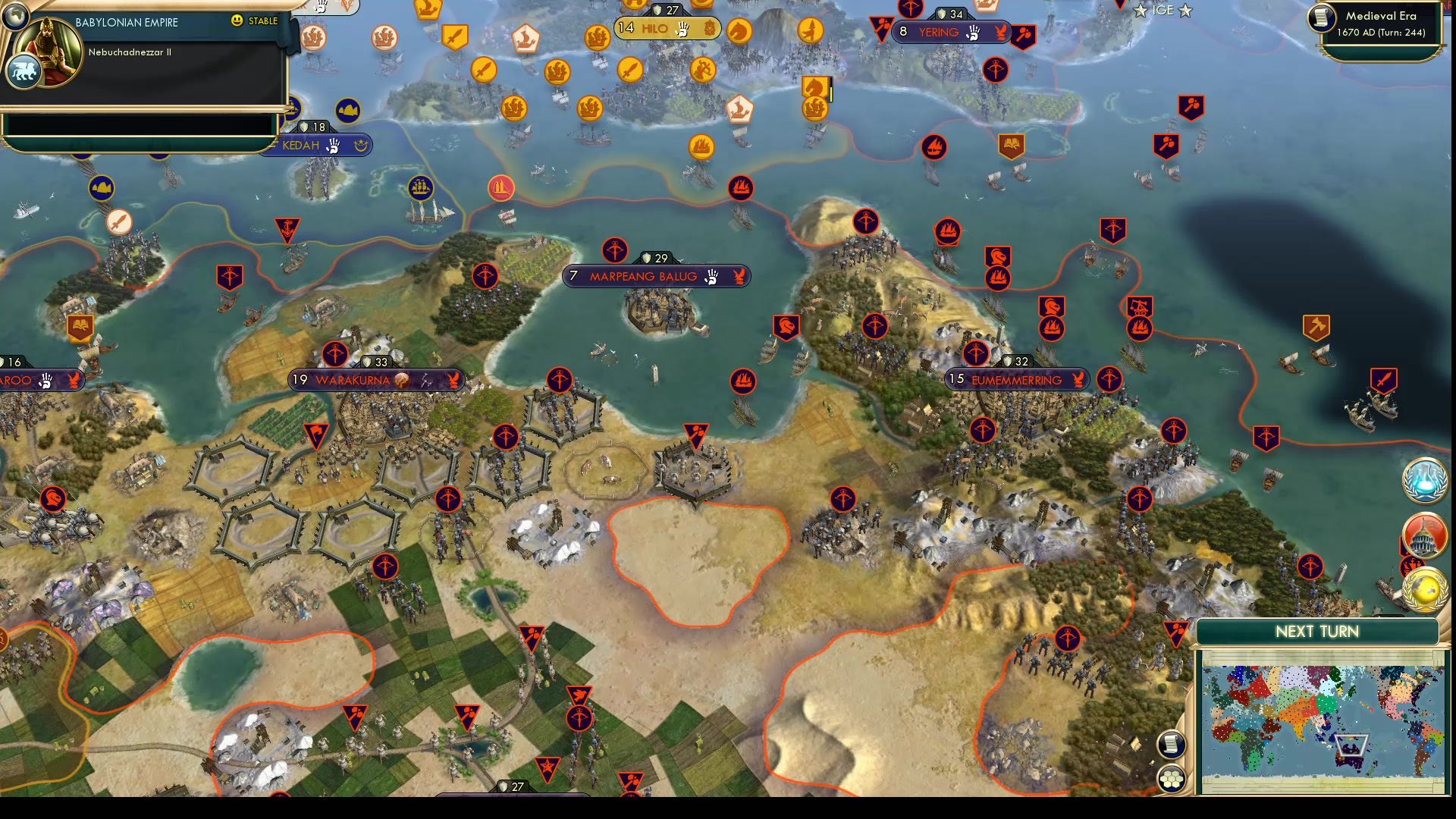Viewport: 1456px width, 819px height.
Task: Open the Eumemmerring city banner
Action: (x=1016, y=379)
